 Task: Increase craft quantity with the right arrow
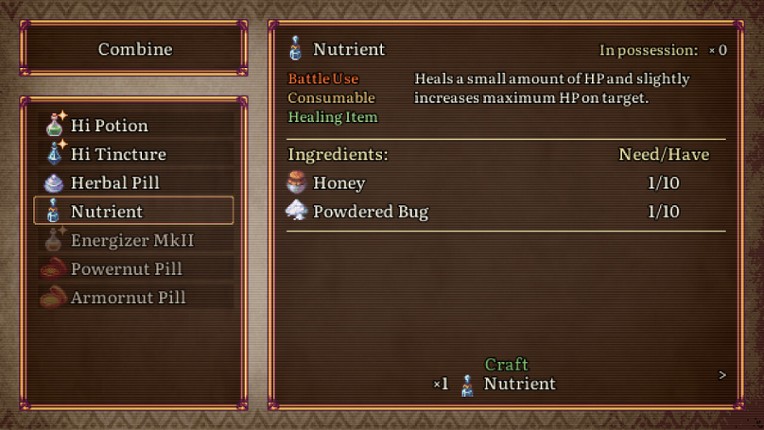[722, 375]
